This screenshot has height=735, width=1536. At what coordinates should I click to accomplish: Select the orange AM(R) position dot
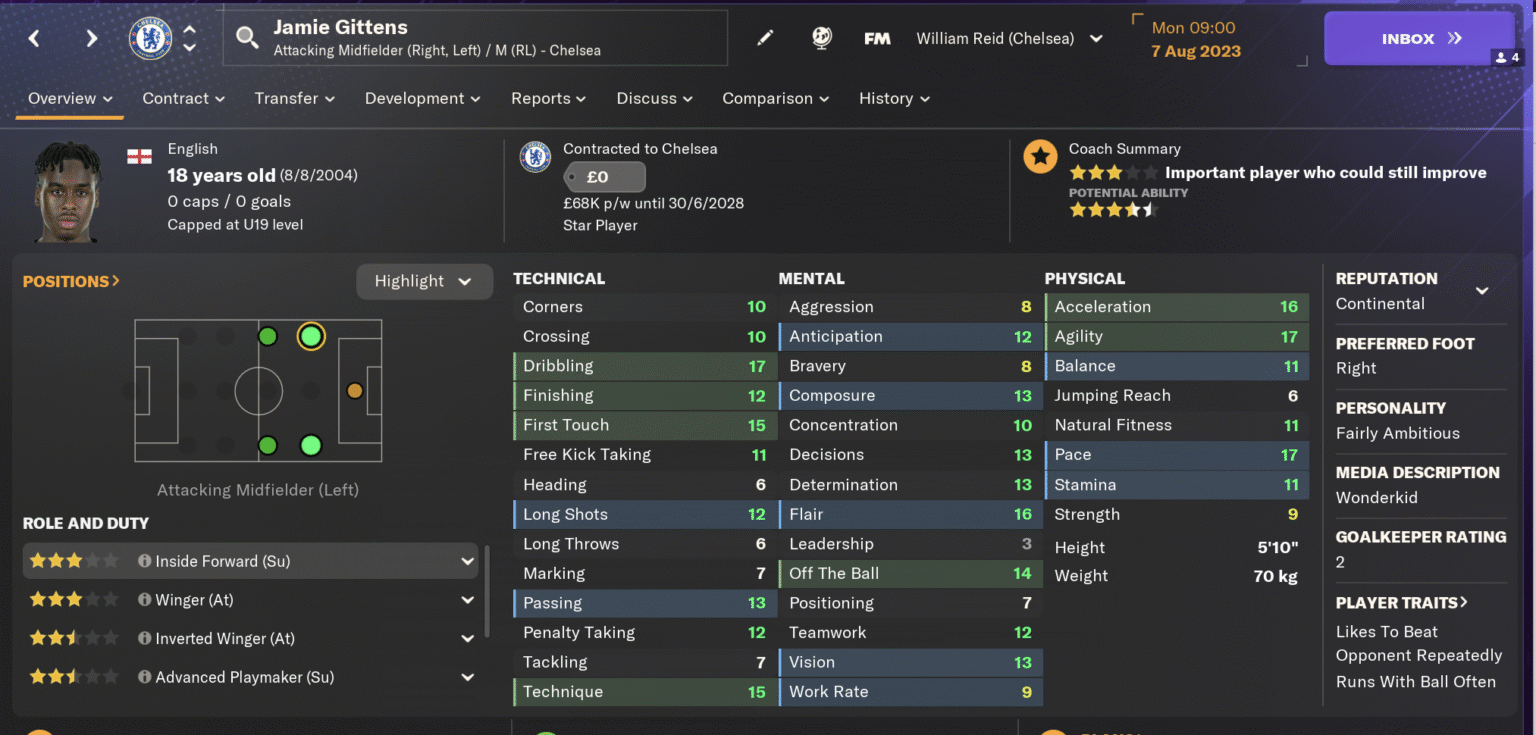point(355,390)
